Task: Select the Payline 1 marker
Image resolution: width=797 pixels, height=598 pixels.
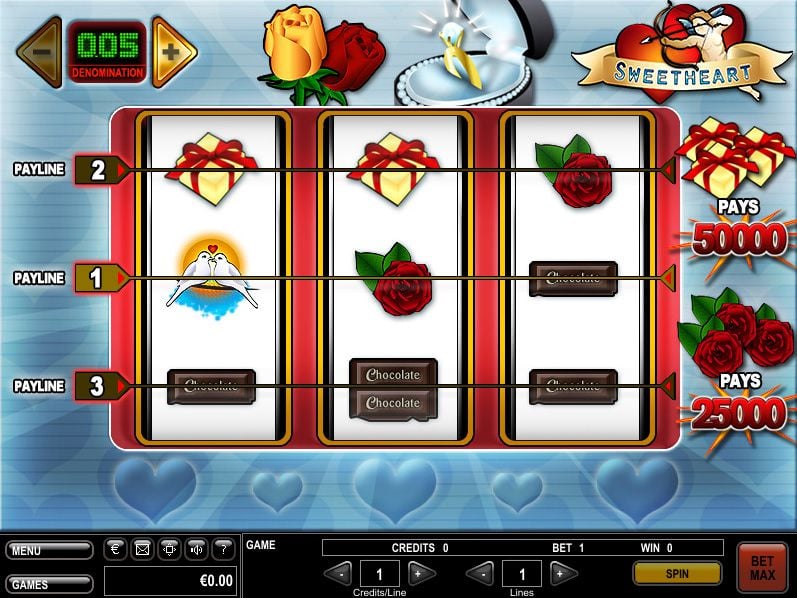Action: (x=98, y=278)
